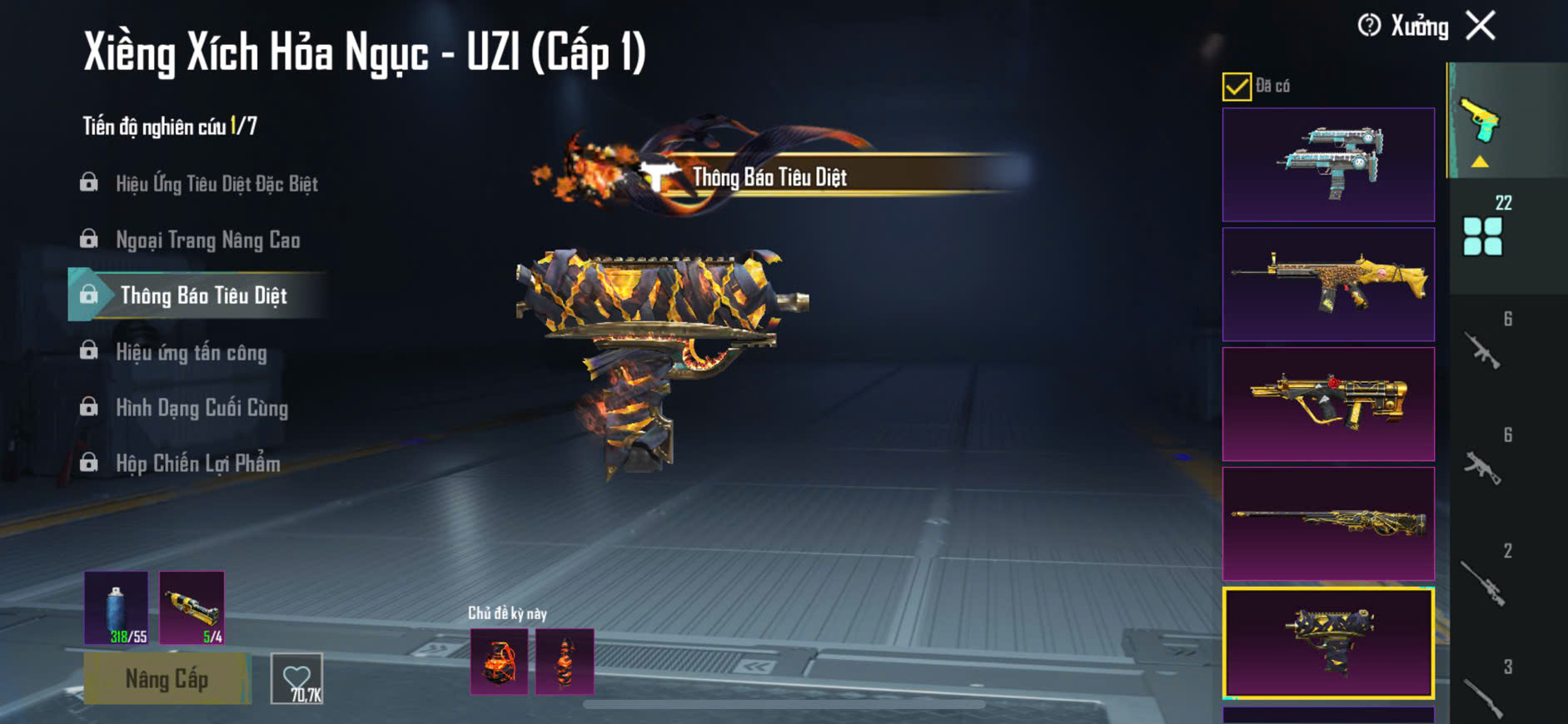Viewport: 1568px width, 724px height.
Task: Choose Thông Báo Tiêu Diệt in research list
Action: (203, 295)
